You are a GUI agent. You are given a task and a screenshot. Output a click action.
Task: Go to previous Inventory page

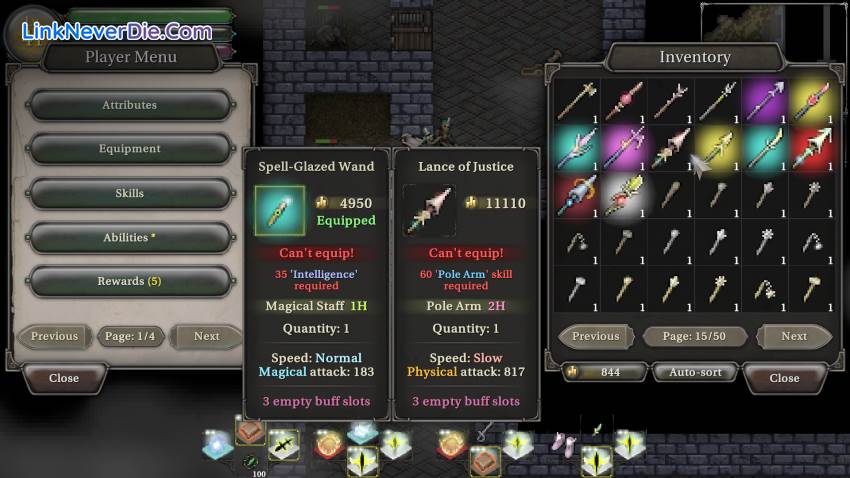click(595, 336)
